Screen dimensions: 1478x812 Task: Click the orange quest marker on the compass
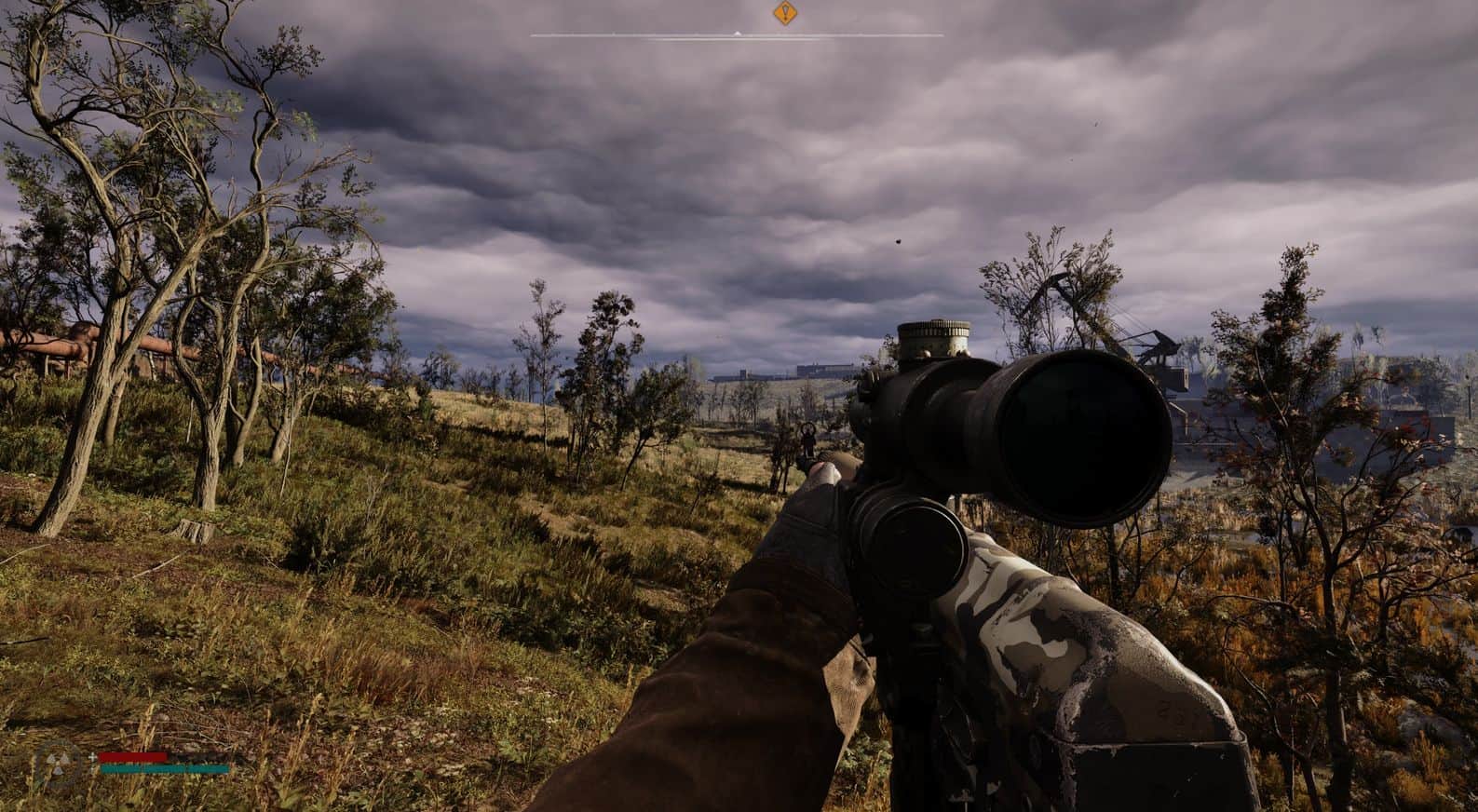coord(785,13)
